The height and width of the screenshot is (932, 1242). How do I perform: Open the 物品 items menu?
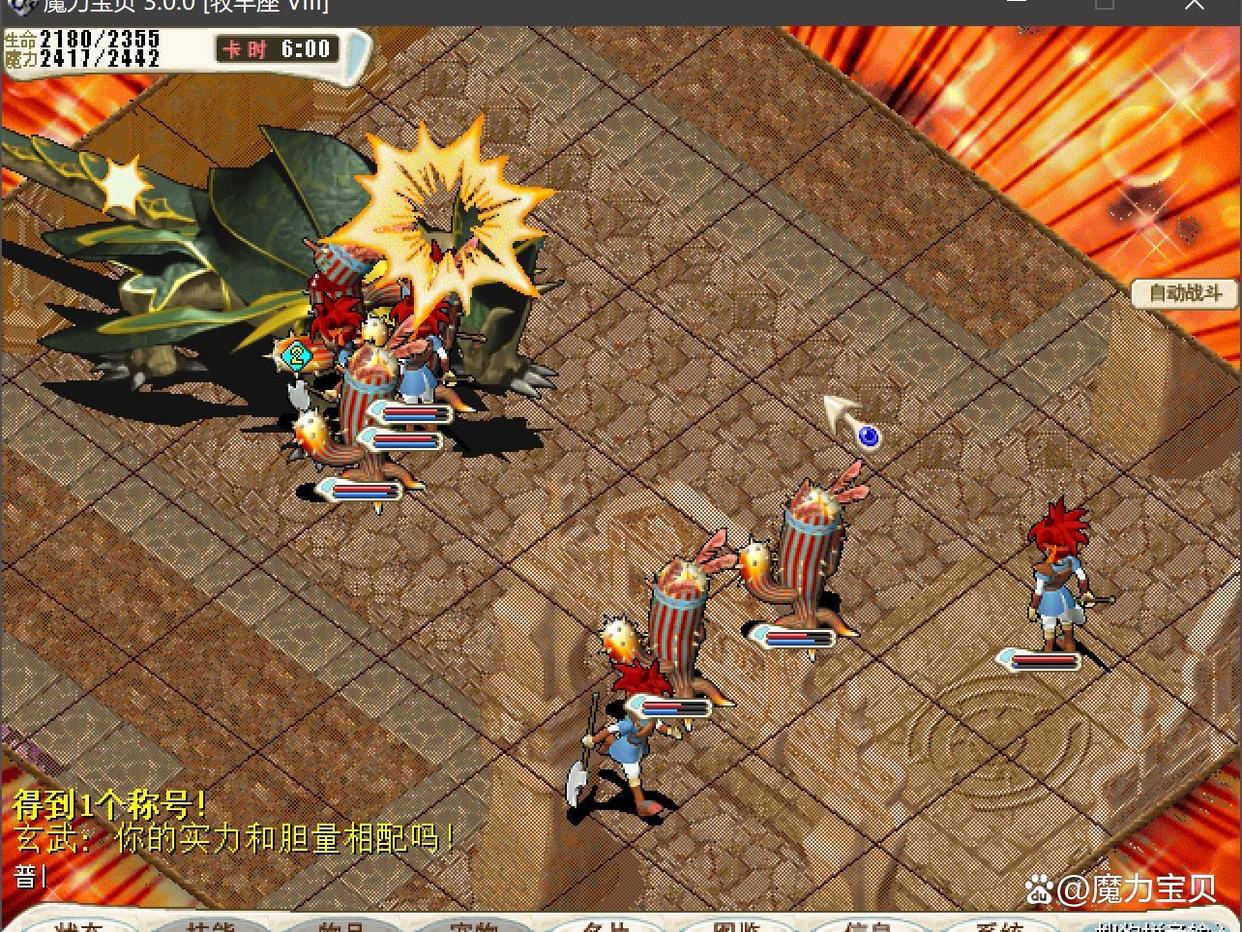coord(342,925)
